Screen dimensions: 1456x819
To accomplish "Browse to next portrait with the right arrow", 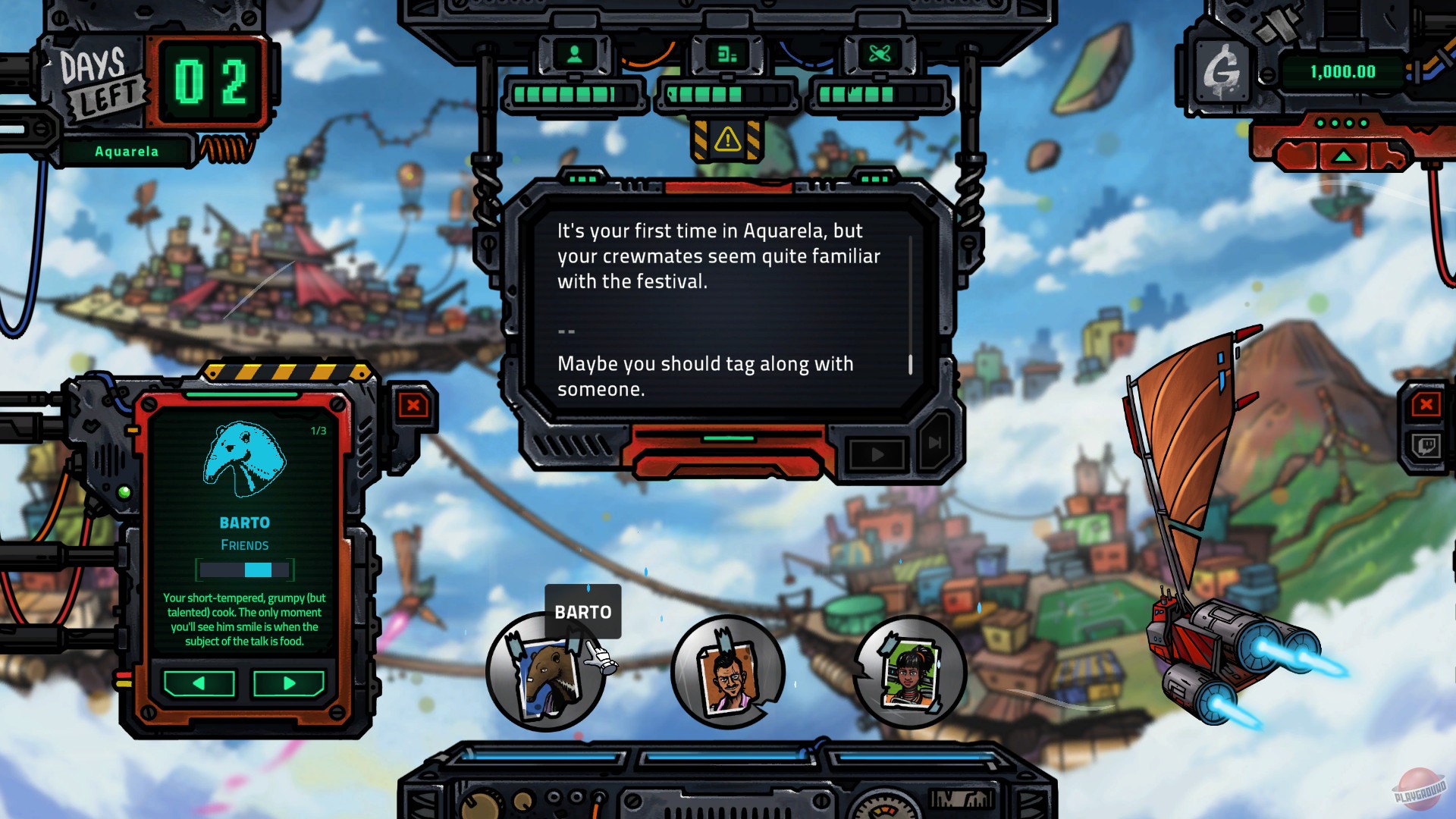I will [x=290, y=683].
